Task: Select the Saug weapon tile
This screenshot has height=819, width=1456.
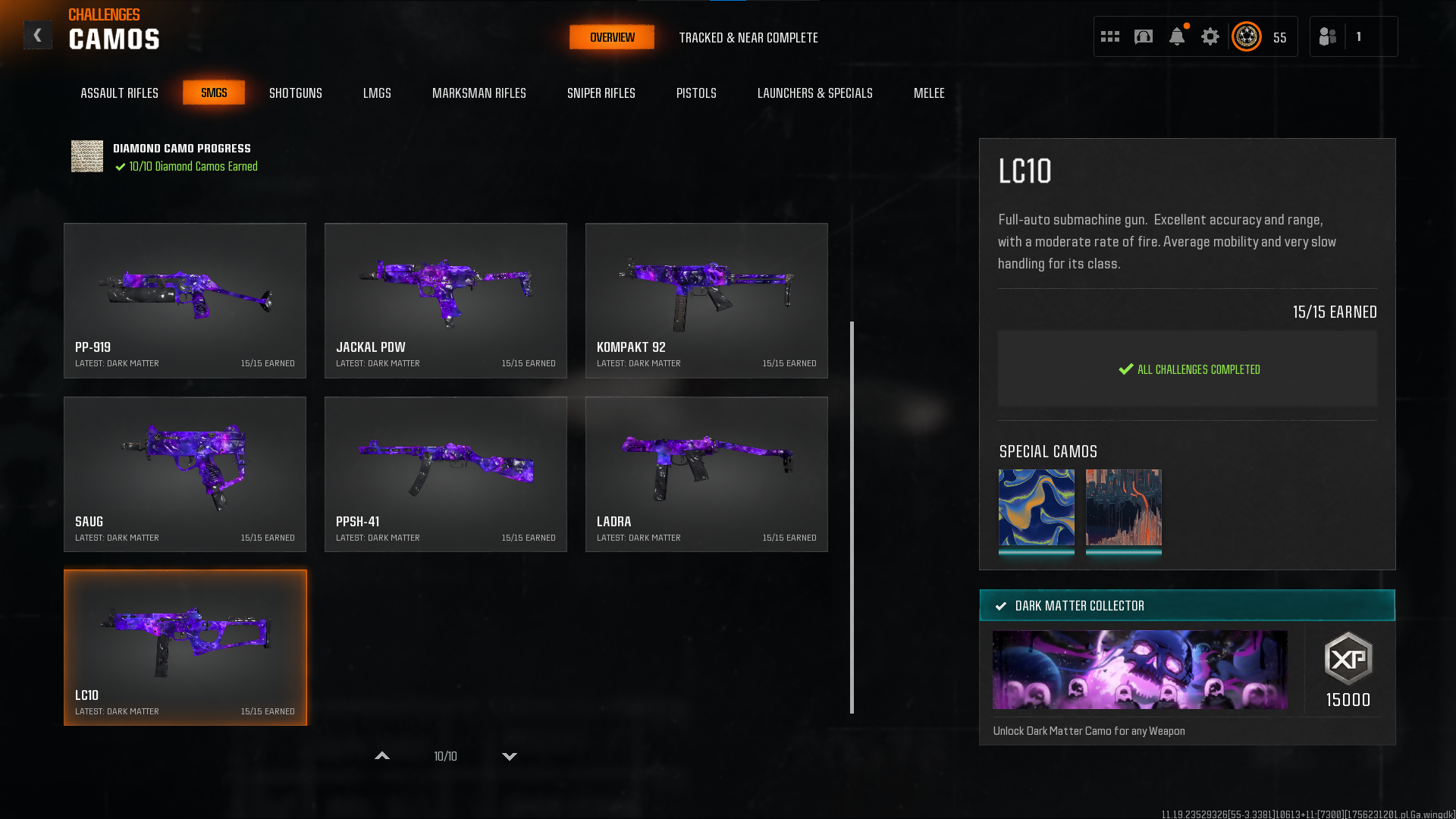Action: (x=185, y=474)
